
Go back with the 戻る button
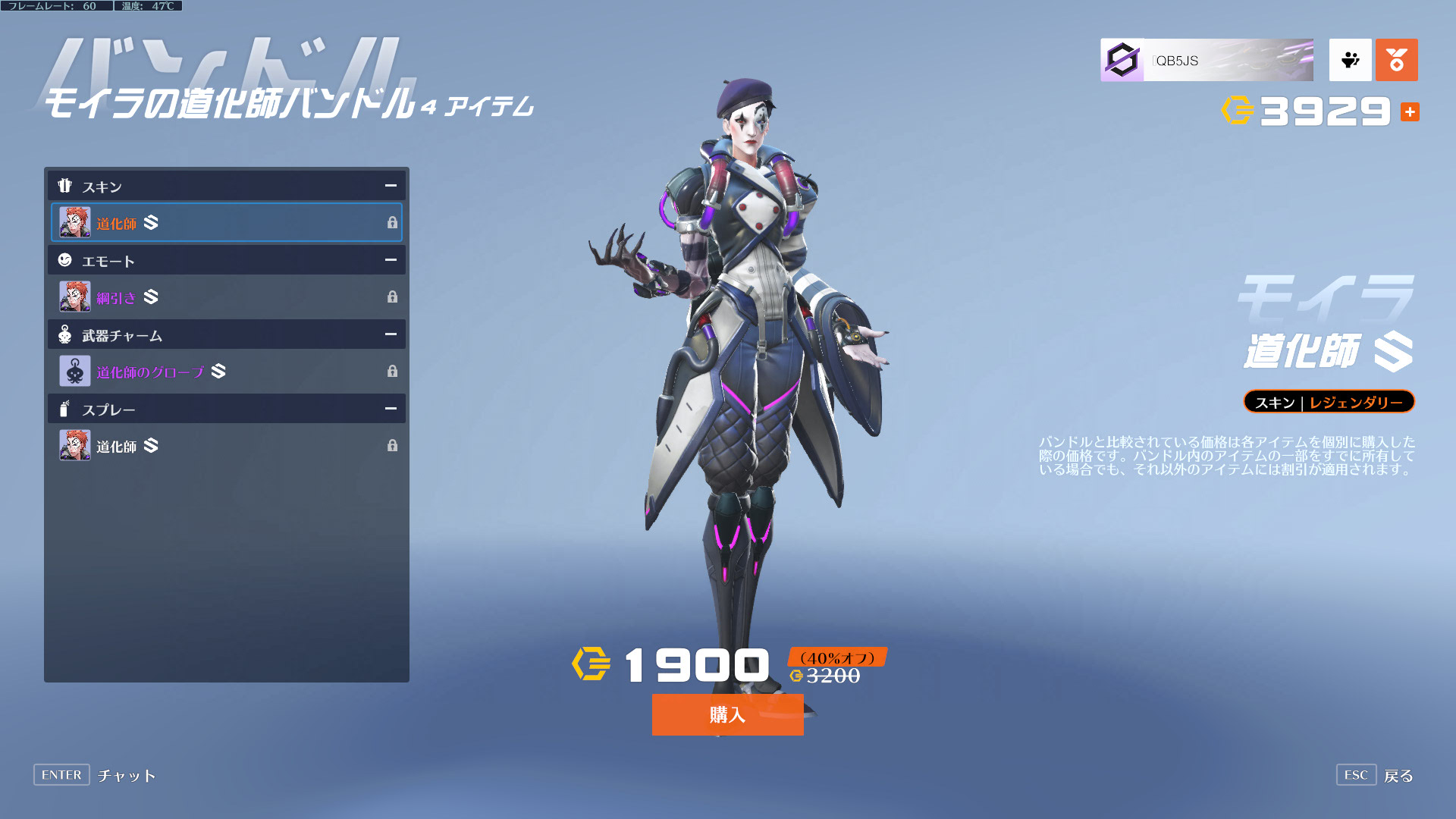[1398, 776]
